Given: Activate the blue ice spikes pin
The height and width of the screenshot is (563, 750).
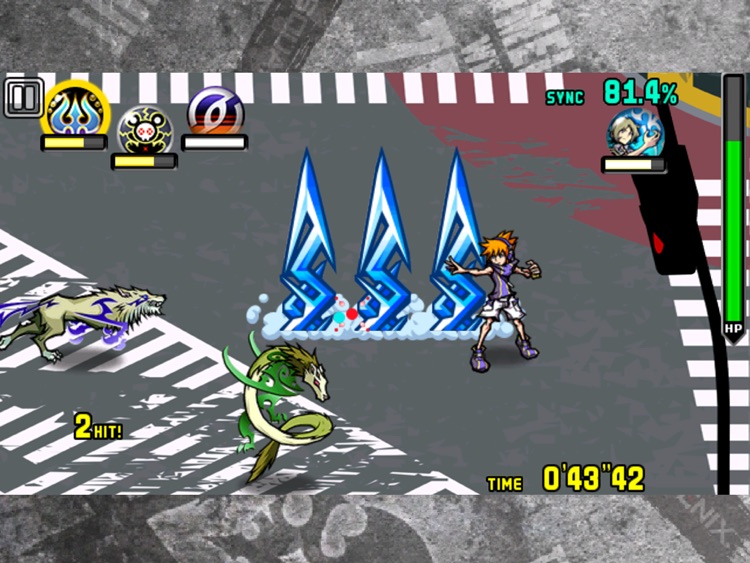Looking at the screenshot, I should coord(73,108).
